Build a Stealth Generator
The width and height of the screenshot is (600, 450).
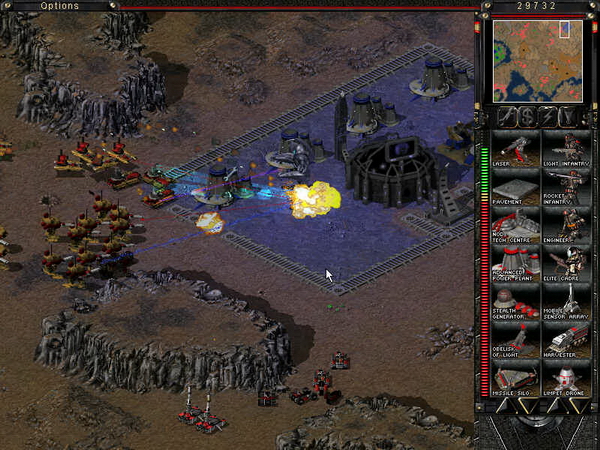516,305
